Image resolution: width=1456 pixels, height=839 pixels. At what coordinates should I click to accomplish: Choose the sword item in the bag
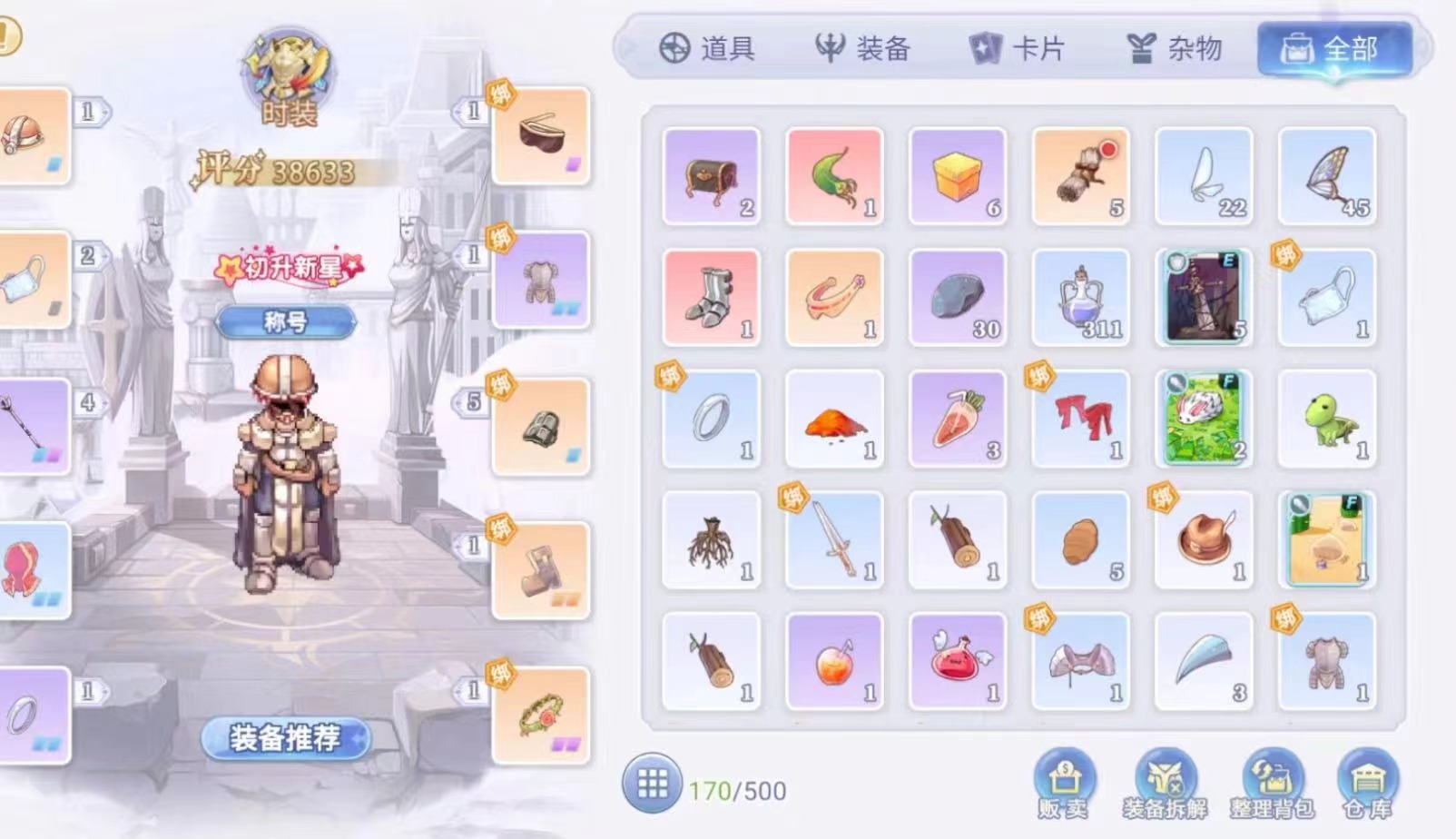pyautogui.click(x=834, y=540)
